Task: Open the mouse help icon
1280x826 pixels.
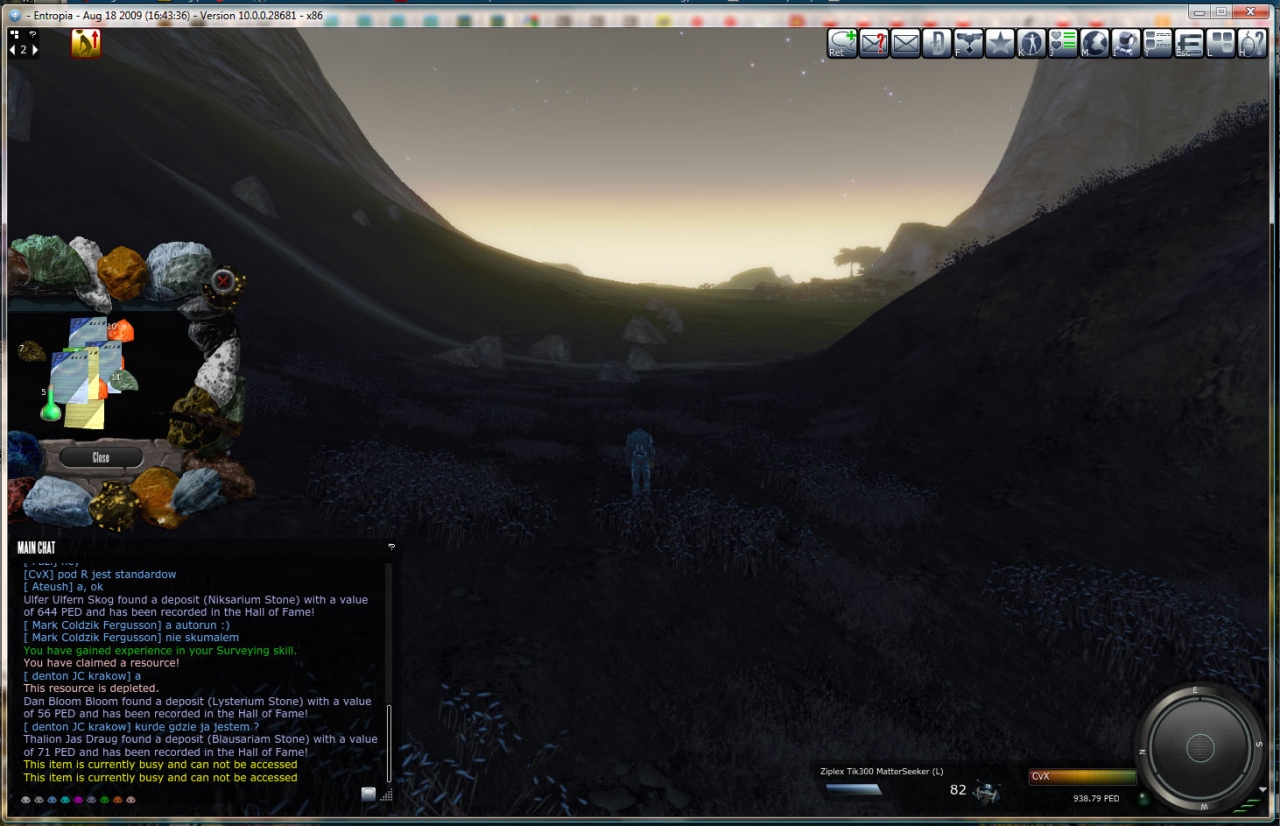Action: coord(1252,43)
